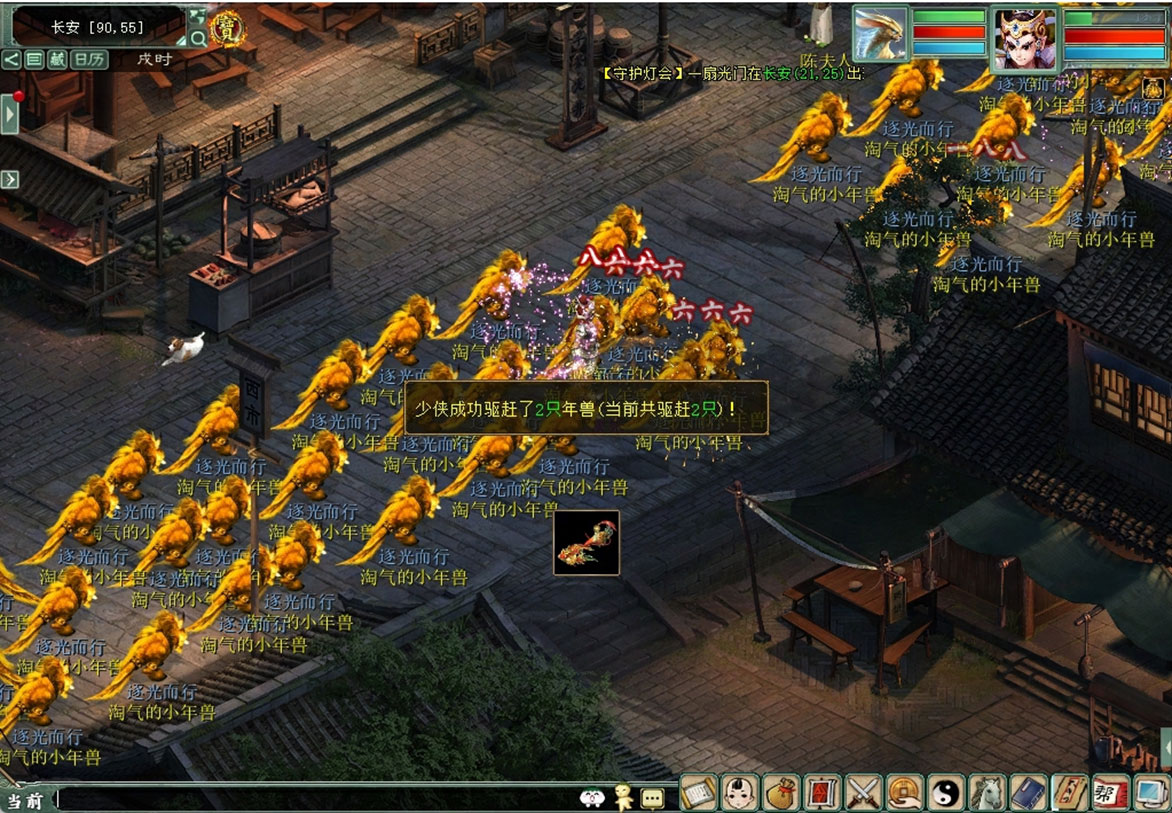Click the coin-in-hand trade icon
The image size is (1172, 813).
pyautogui.click(x=904, y=793)
